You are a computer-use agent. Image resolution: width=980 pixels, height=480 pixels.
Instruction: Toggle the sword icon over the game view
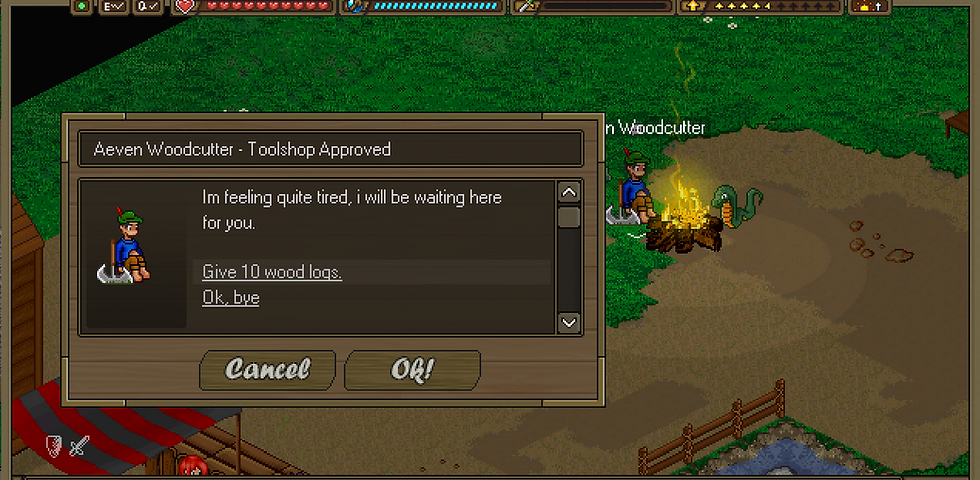click(78, 445)
